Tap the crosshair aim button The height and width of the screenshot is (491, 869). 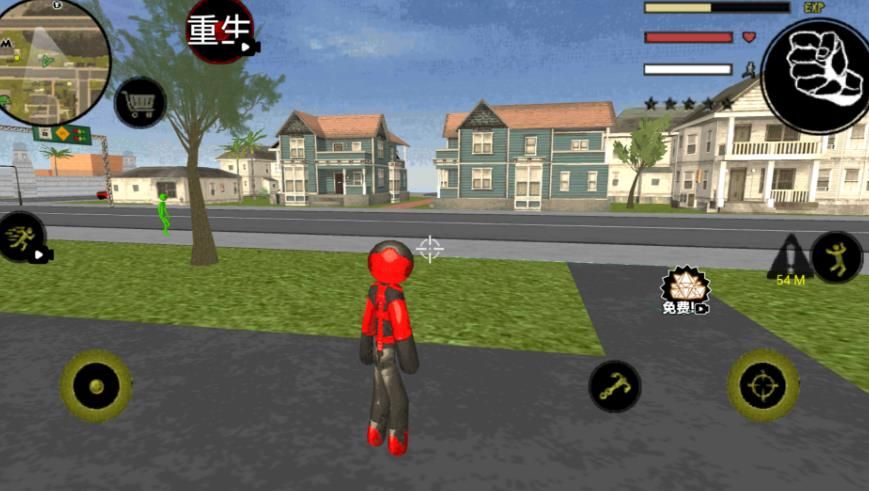(763, 385)
